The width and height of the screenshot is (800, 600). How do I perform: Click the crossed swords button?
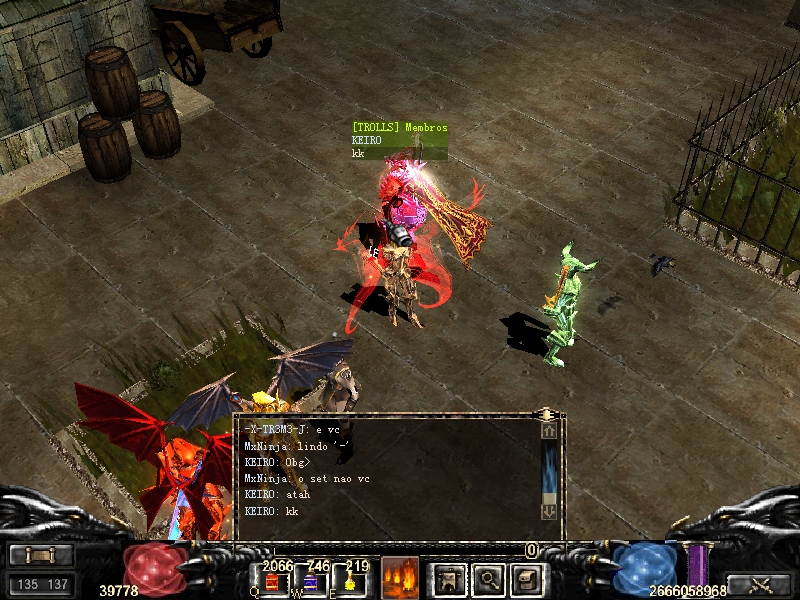(759, 584)
